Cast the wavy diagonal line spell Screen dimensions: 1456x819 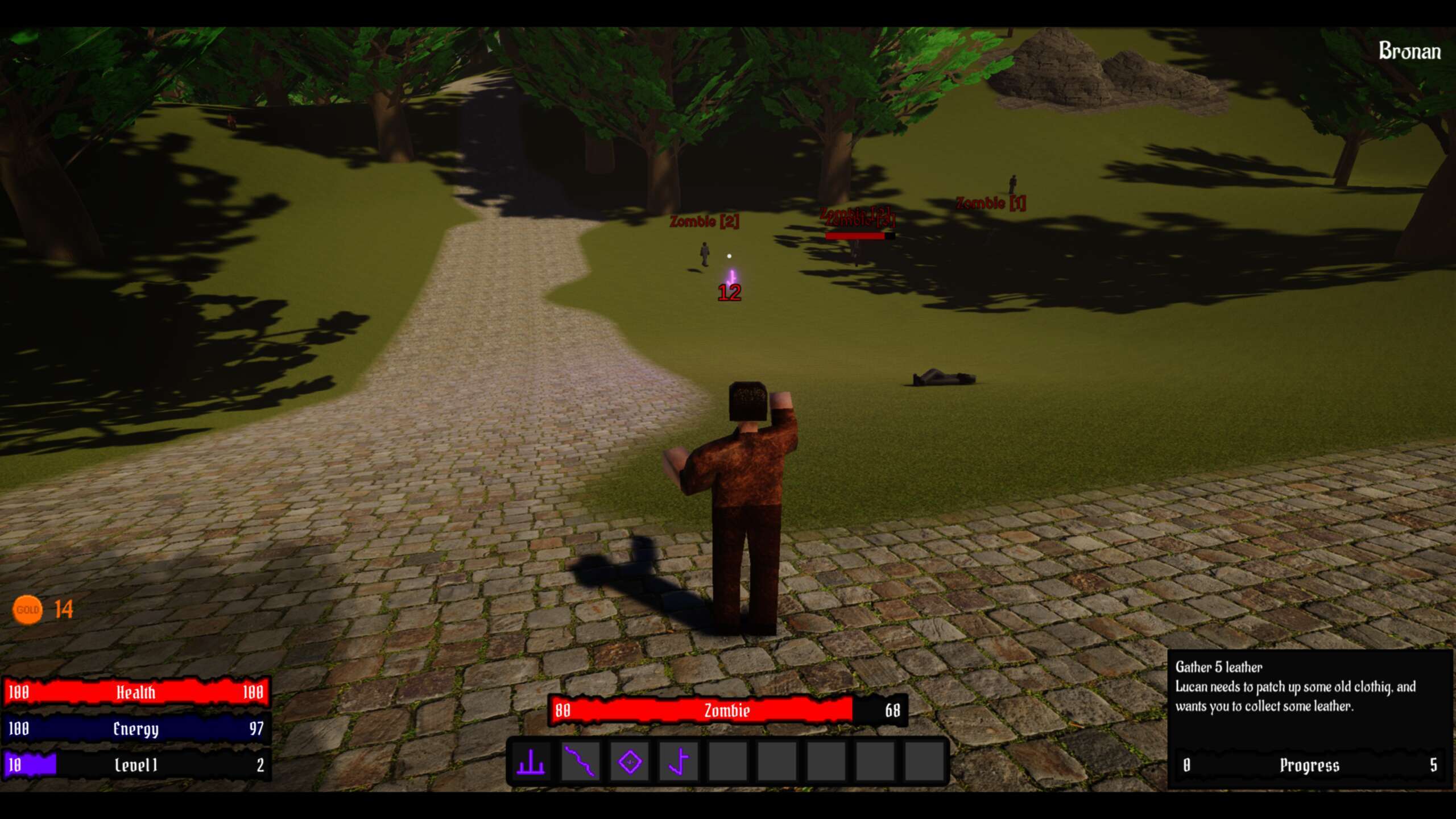click(x=580, y=762)
